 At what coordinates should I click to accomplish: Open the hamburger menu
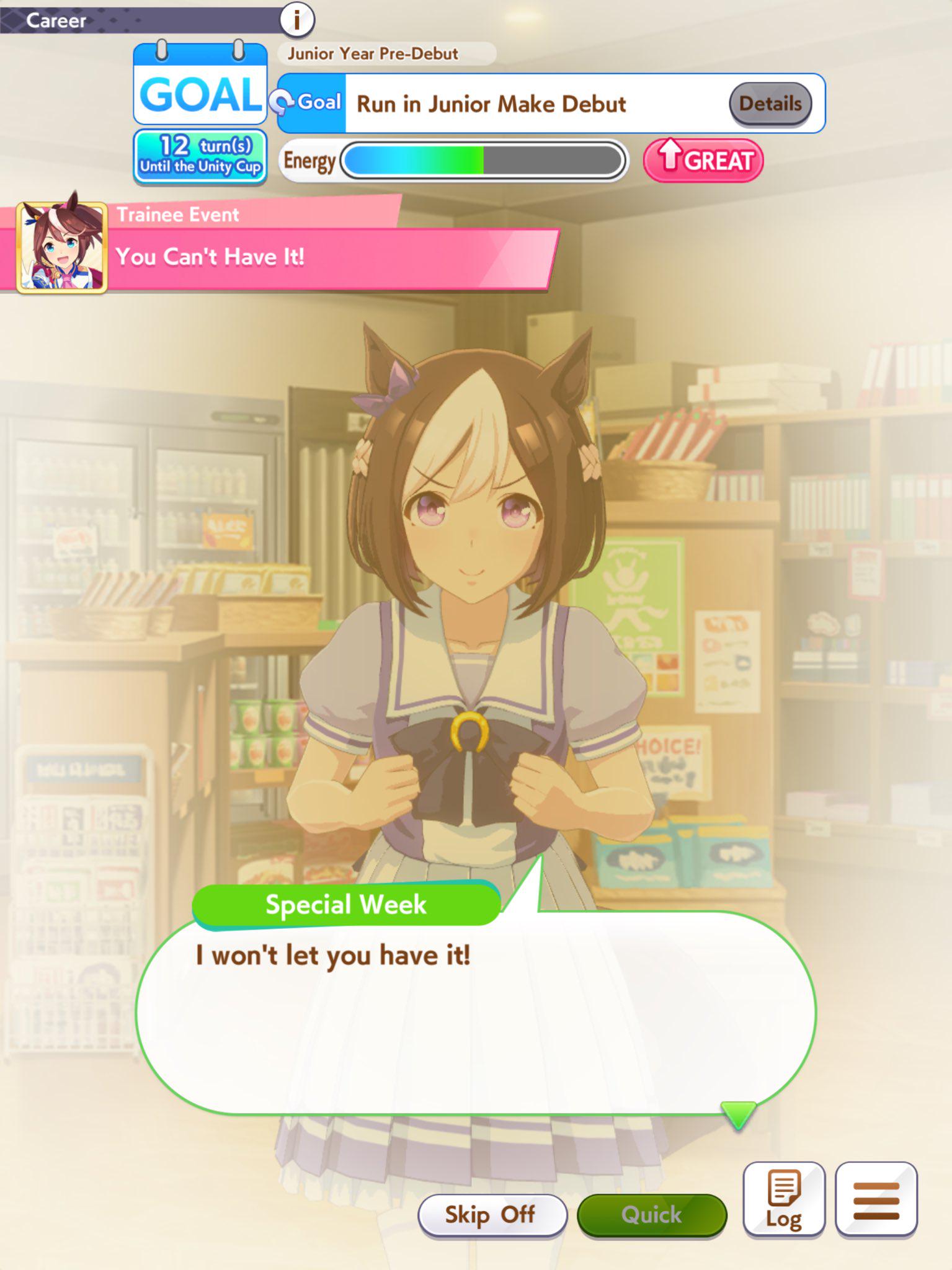point(876,1199)
